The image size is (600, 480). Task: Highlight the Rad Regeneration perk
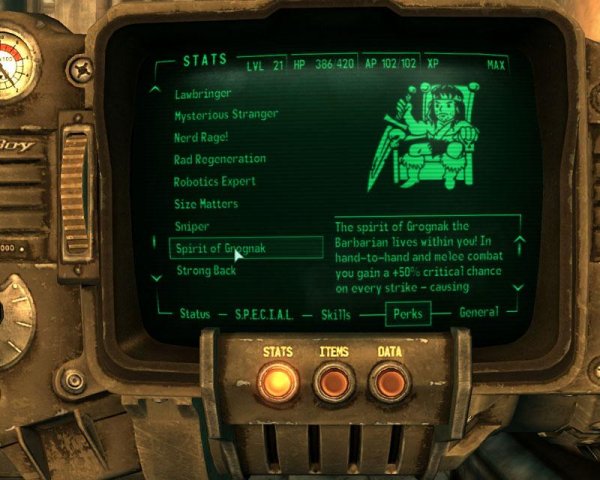pos(220,159)
